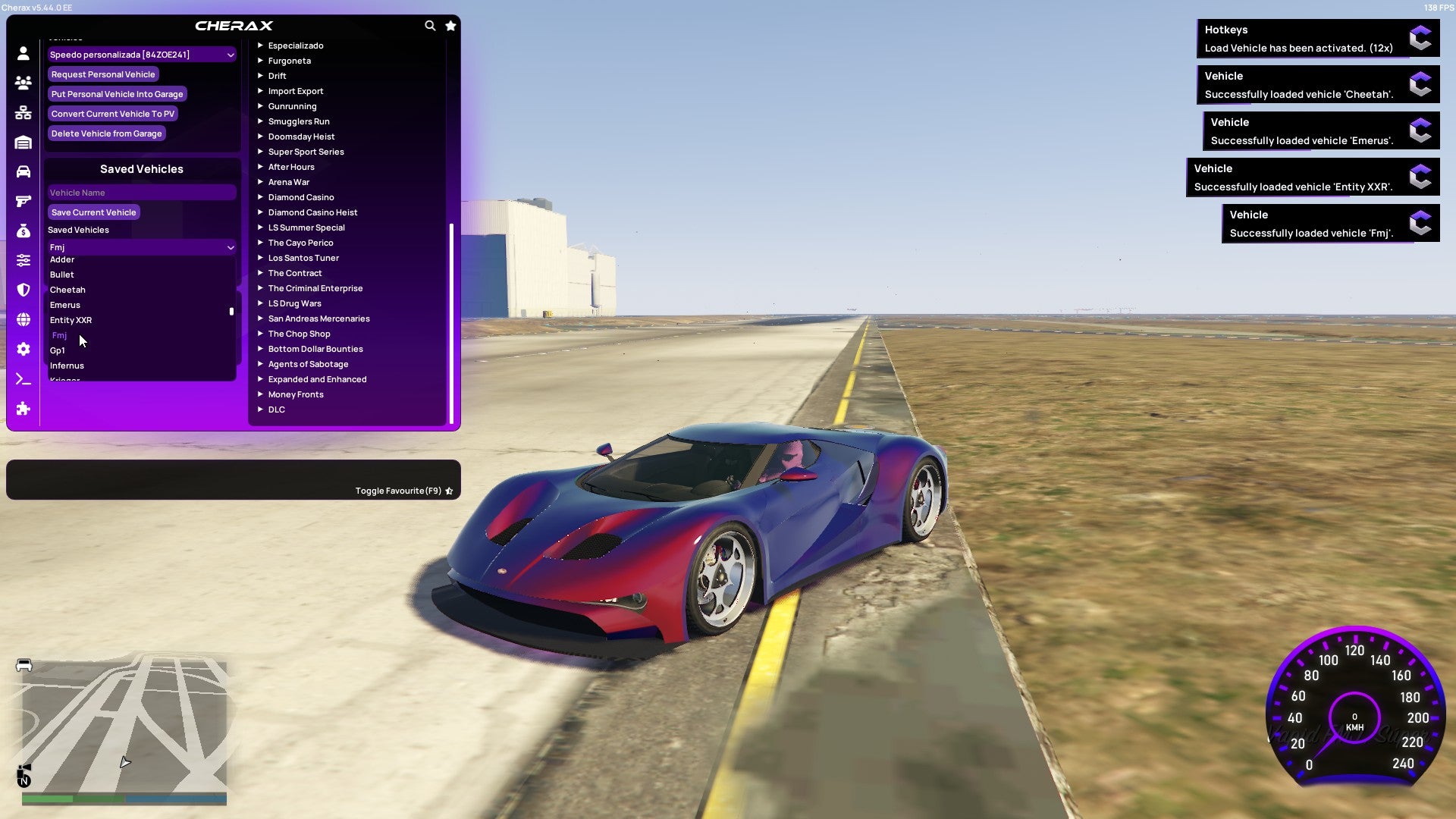Select Cheetah from saved vehicles list
Image resolution: width=1456 pixels, height=819 pixels.
(67, 289)
